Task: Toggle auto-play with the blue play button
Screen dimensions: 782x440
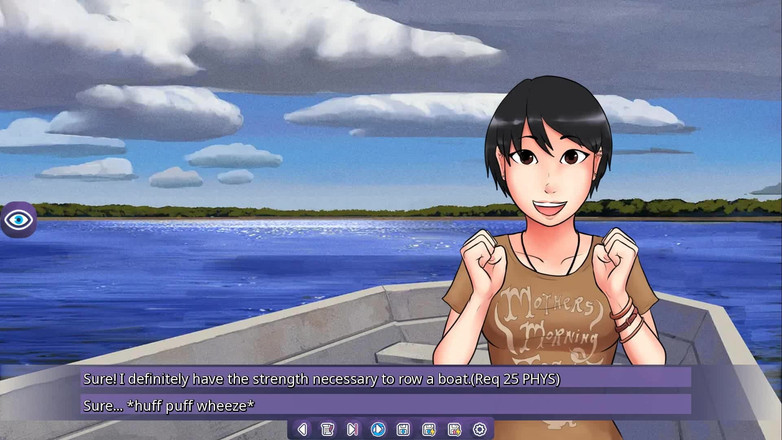Action: tap(378, 429)
